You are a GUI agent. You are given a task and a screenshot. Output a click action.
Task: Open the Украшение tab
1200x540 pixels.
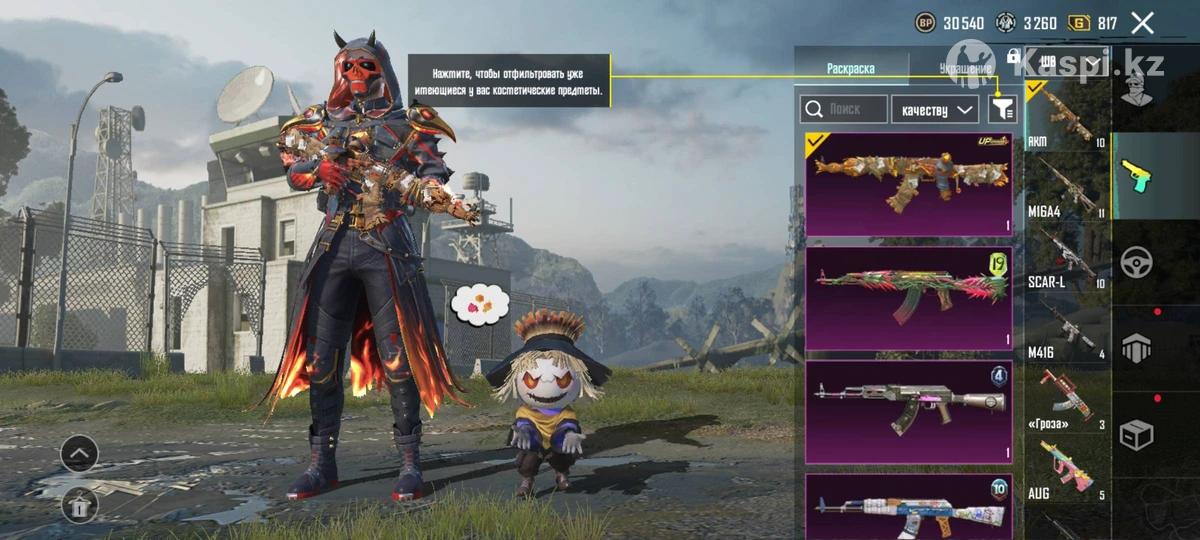click(965, 68)
